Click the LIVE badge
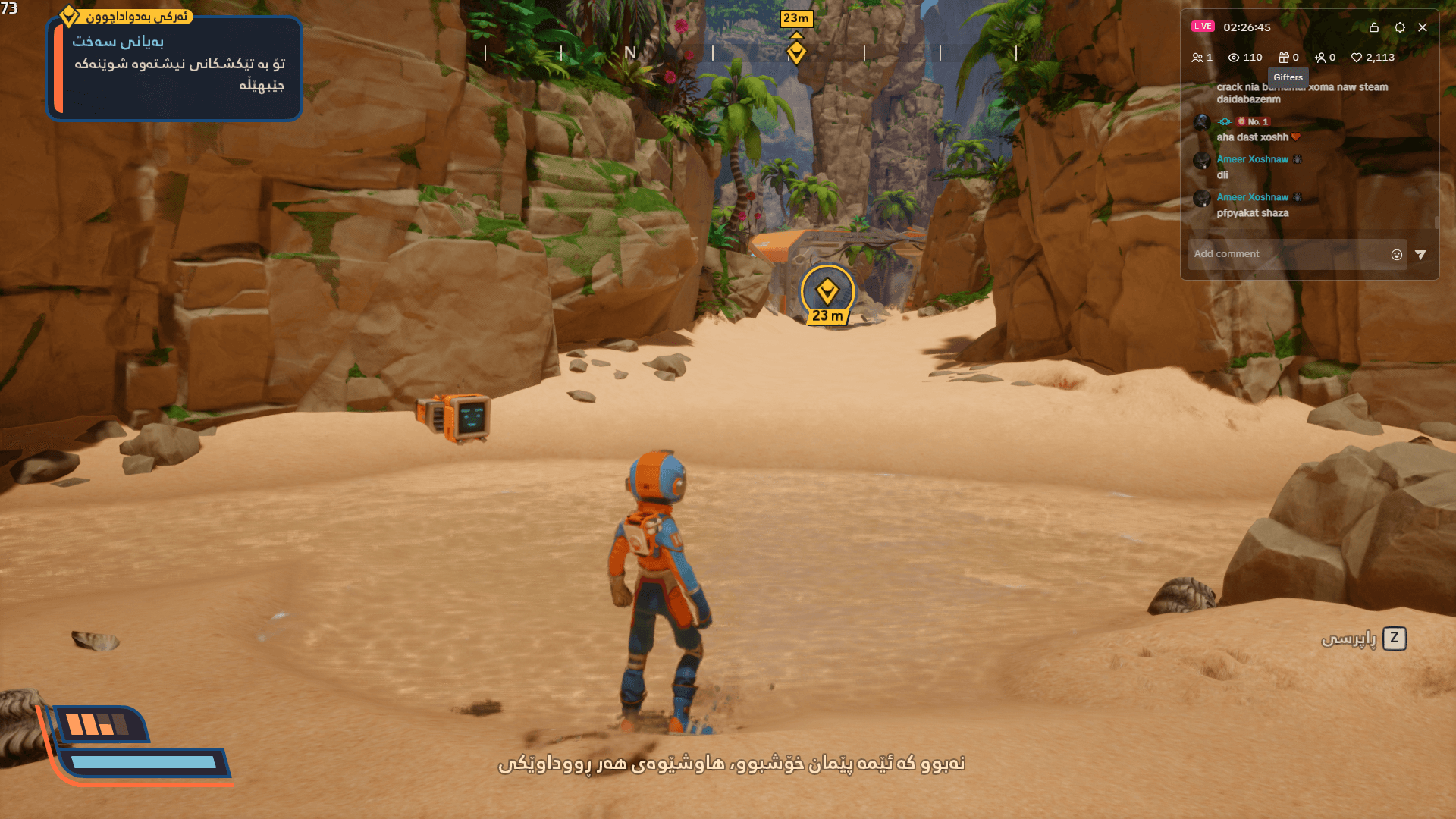Image resolution: width=1456 pixels, height=819 pixels. [1203, 26]
